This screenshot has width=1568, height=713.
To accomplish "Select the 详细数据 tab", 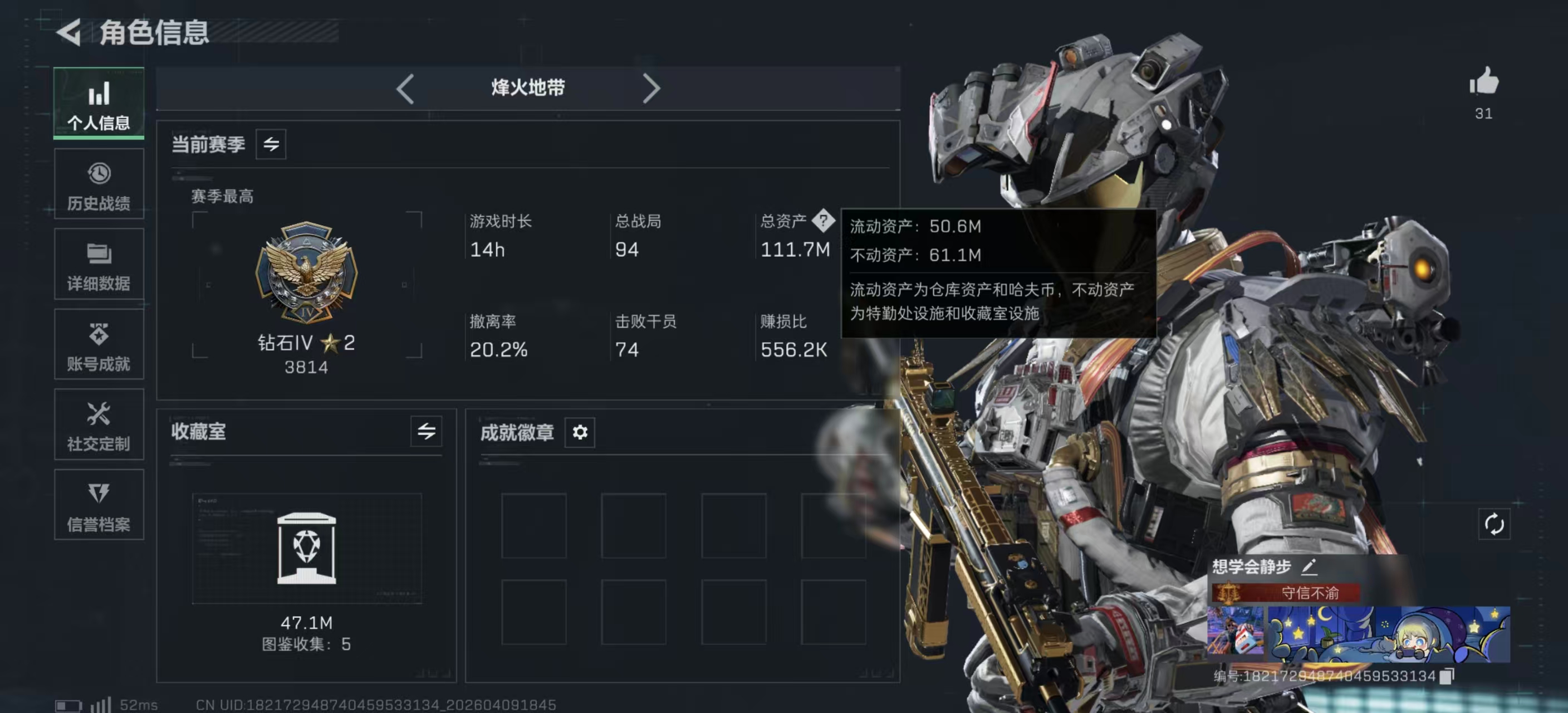I will tap(99, 265).
